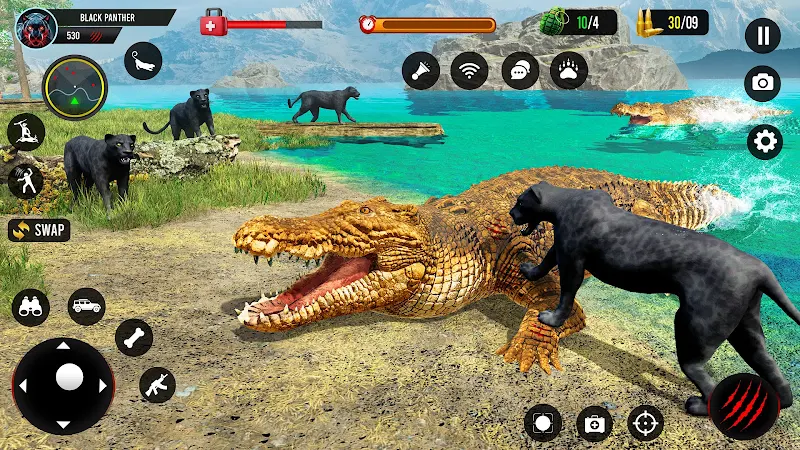Image resolution: width=800 pixels, height=450 pixels.
Task: Open the chat bubbles icon
Action: tap(518, 71)
